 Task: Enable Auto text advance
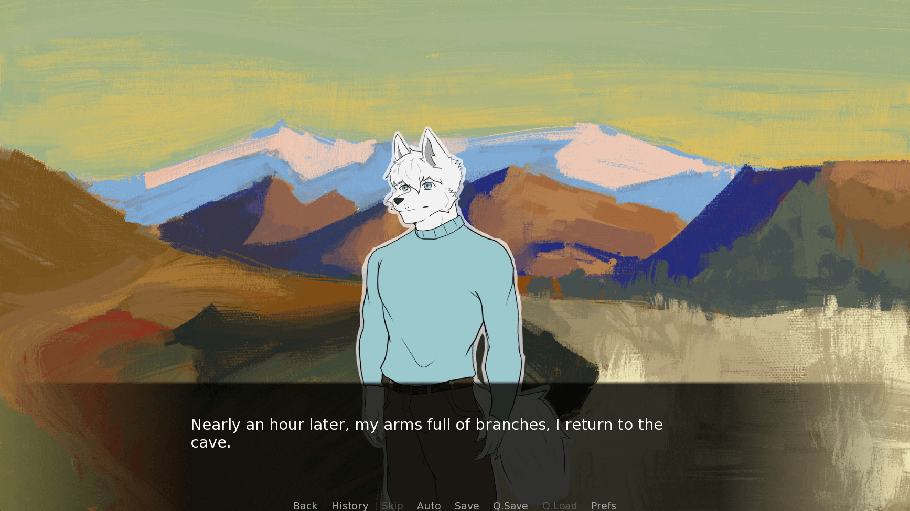coord(429,505)
